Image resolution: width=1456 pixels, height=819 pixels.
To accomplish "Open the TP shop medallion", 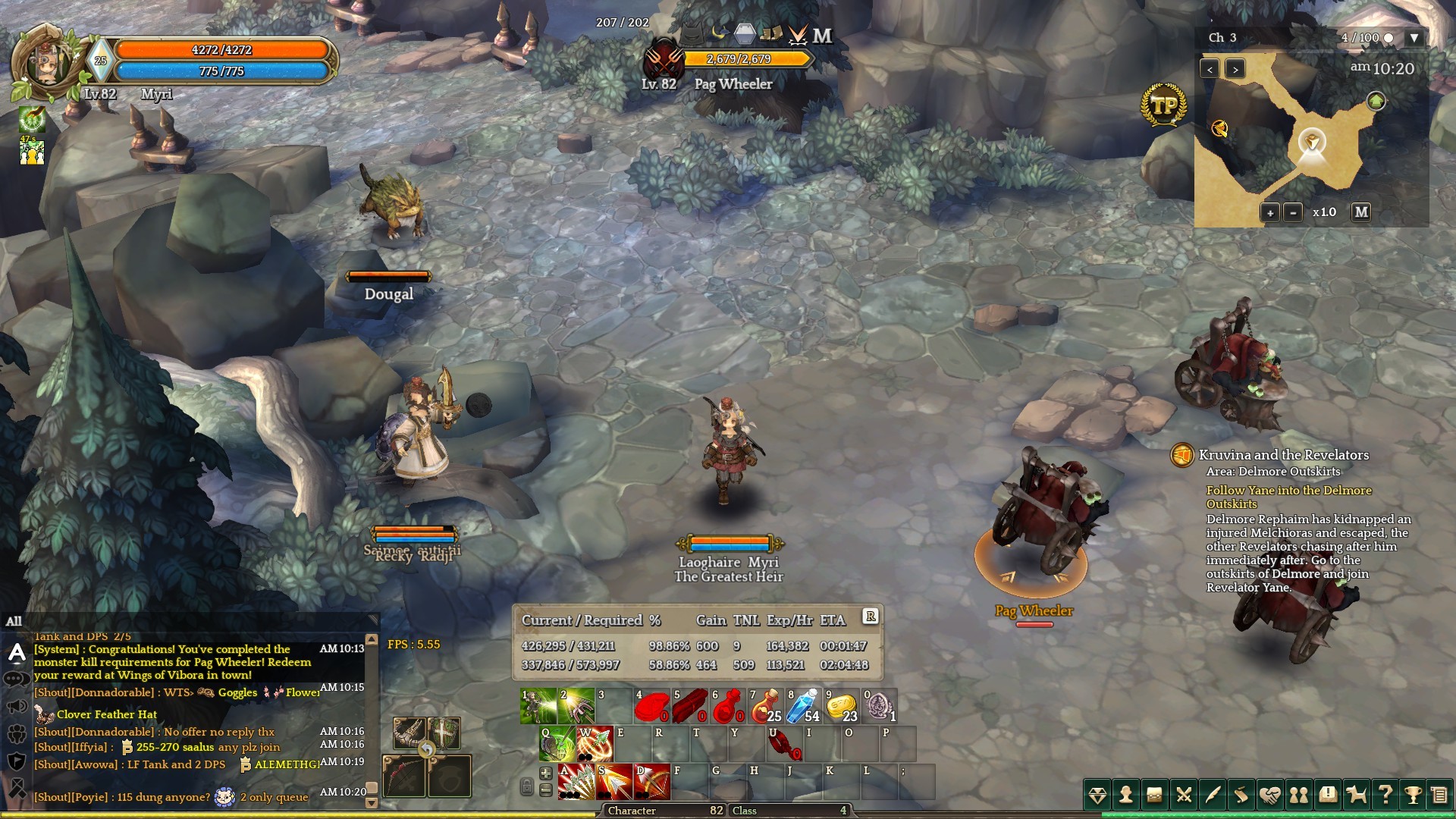I will click(x=1163, y=105).
